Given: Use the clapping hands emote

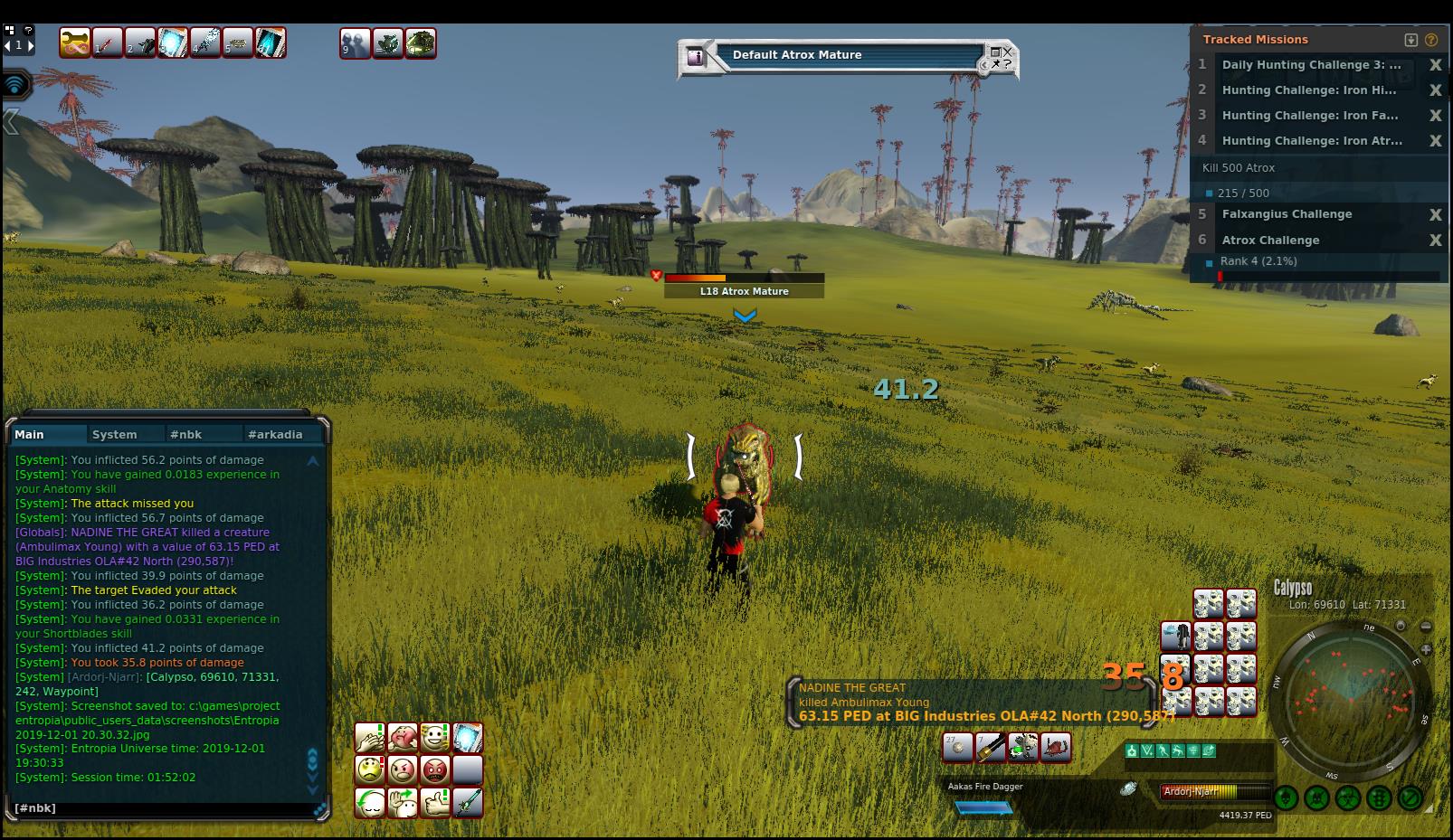Looking at the screenshot, I should tap(369, 738).
